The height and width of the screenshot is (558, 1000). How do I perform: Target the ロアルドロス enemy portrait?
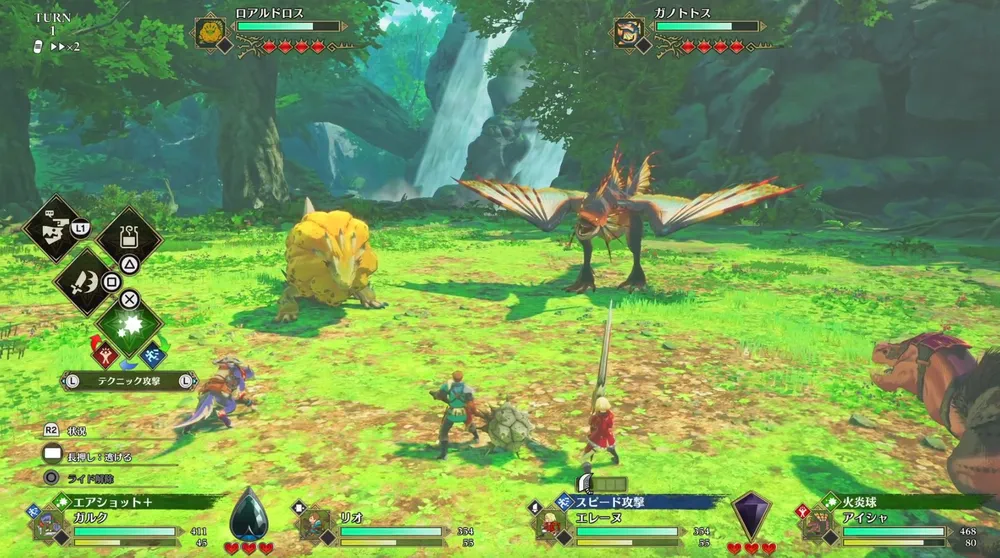click(x=210, y=33)
